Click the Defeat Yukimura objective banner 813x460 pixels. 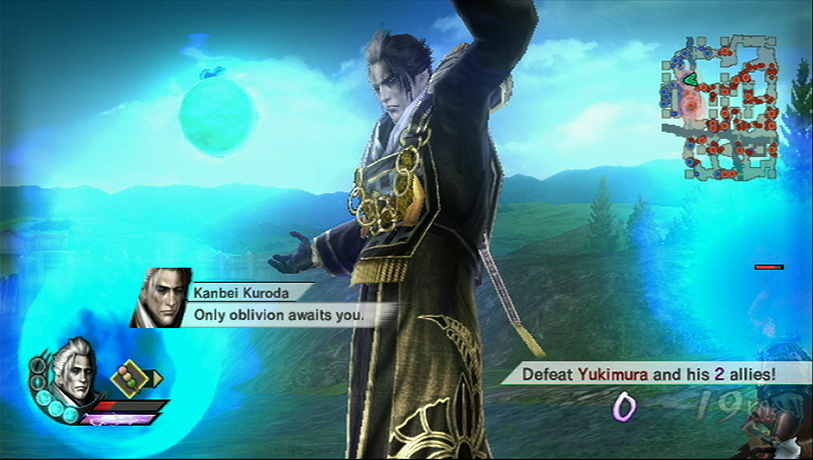pos(641,374)
